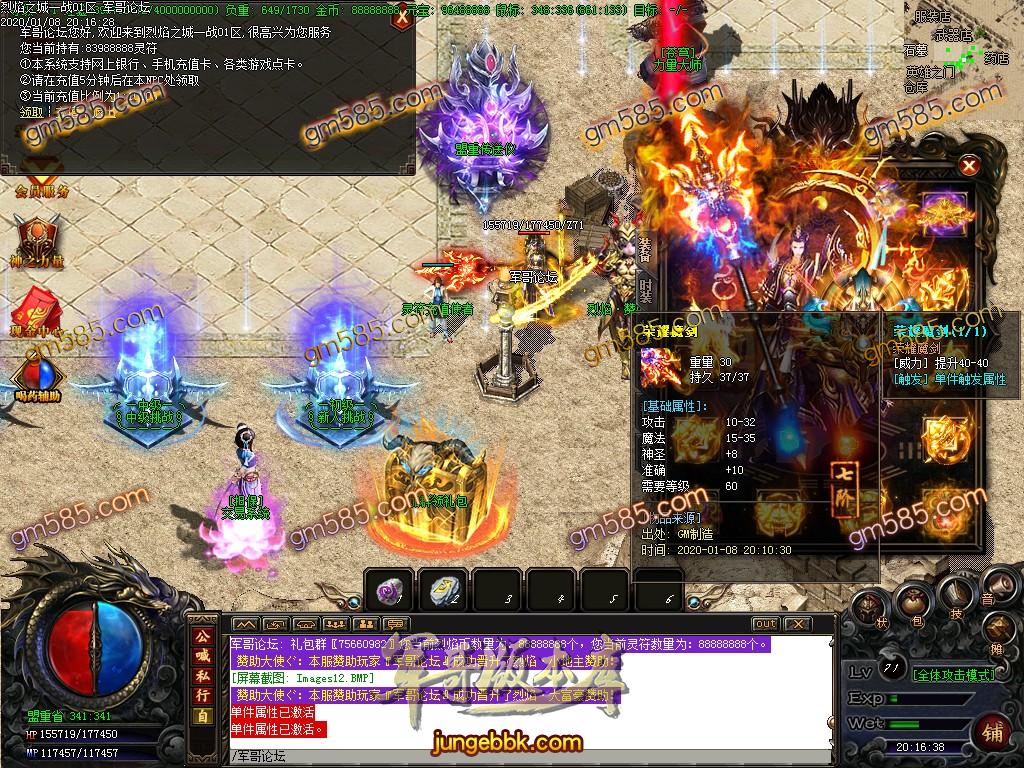Select the 公 public chat channel
Image resolution: width=1024 pixels, height=768 pixels.
pyautogui.click(x=203, y=638)
